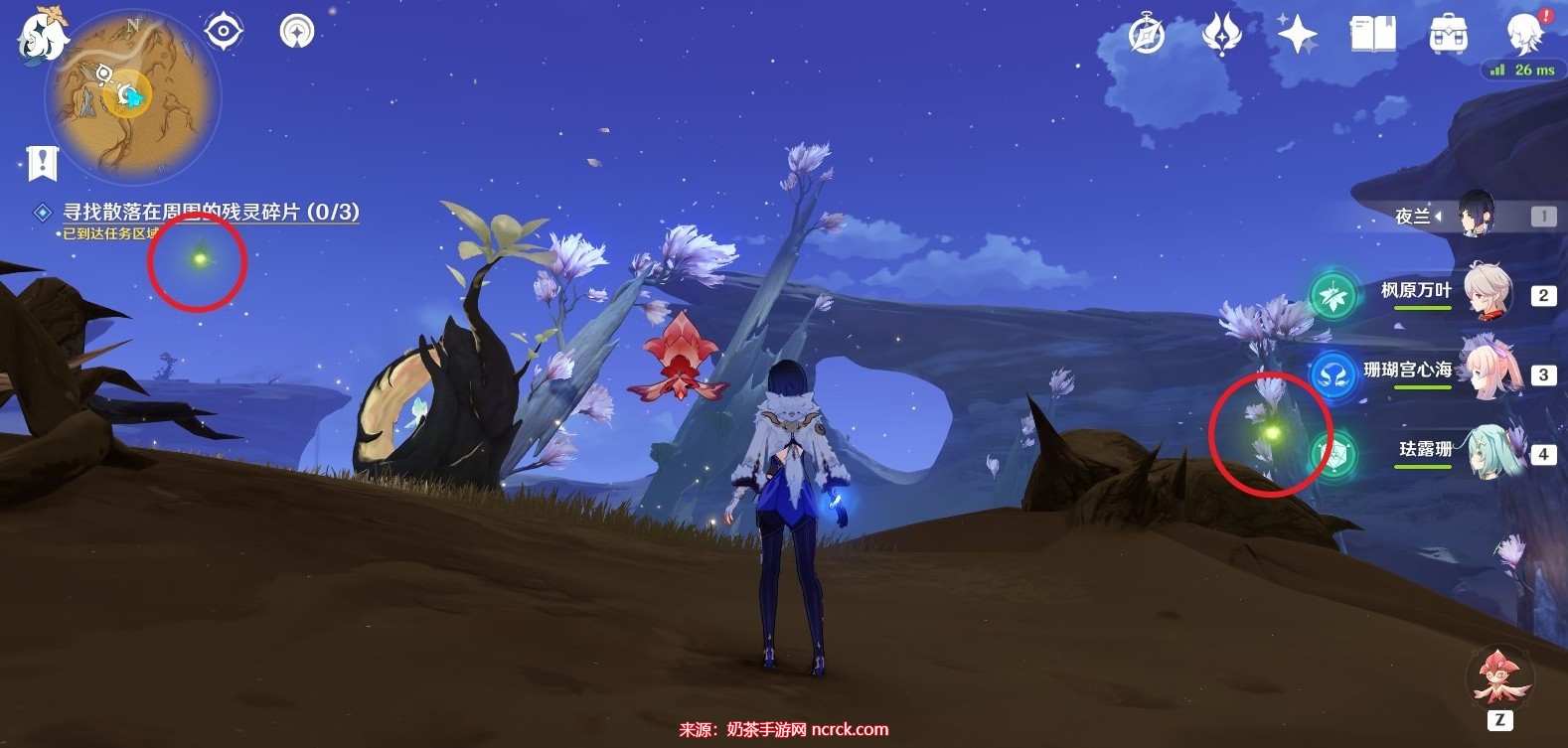
Task: Switch to party member 枫原万叶
Action: (x=1487, y=292)
